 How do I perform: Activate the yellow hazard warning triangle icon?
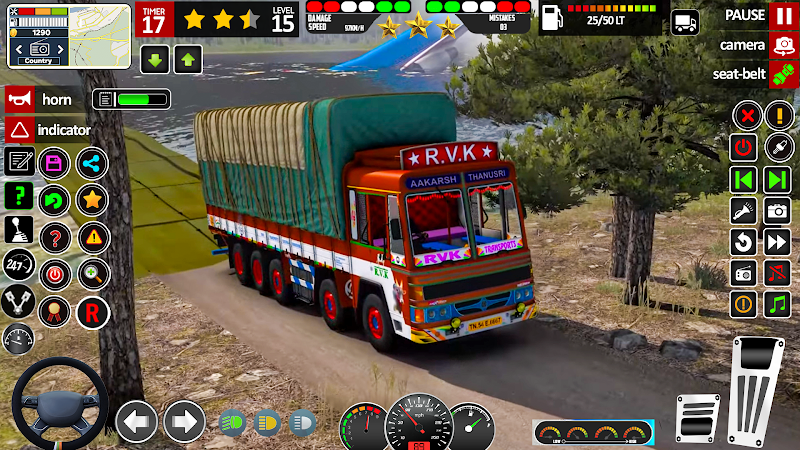point(93,237)
